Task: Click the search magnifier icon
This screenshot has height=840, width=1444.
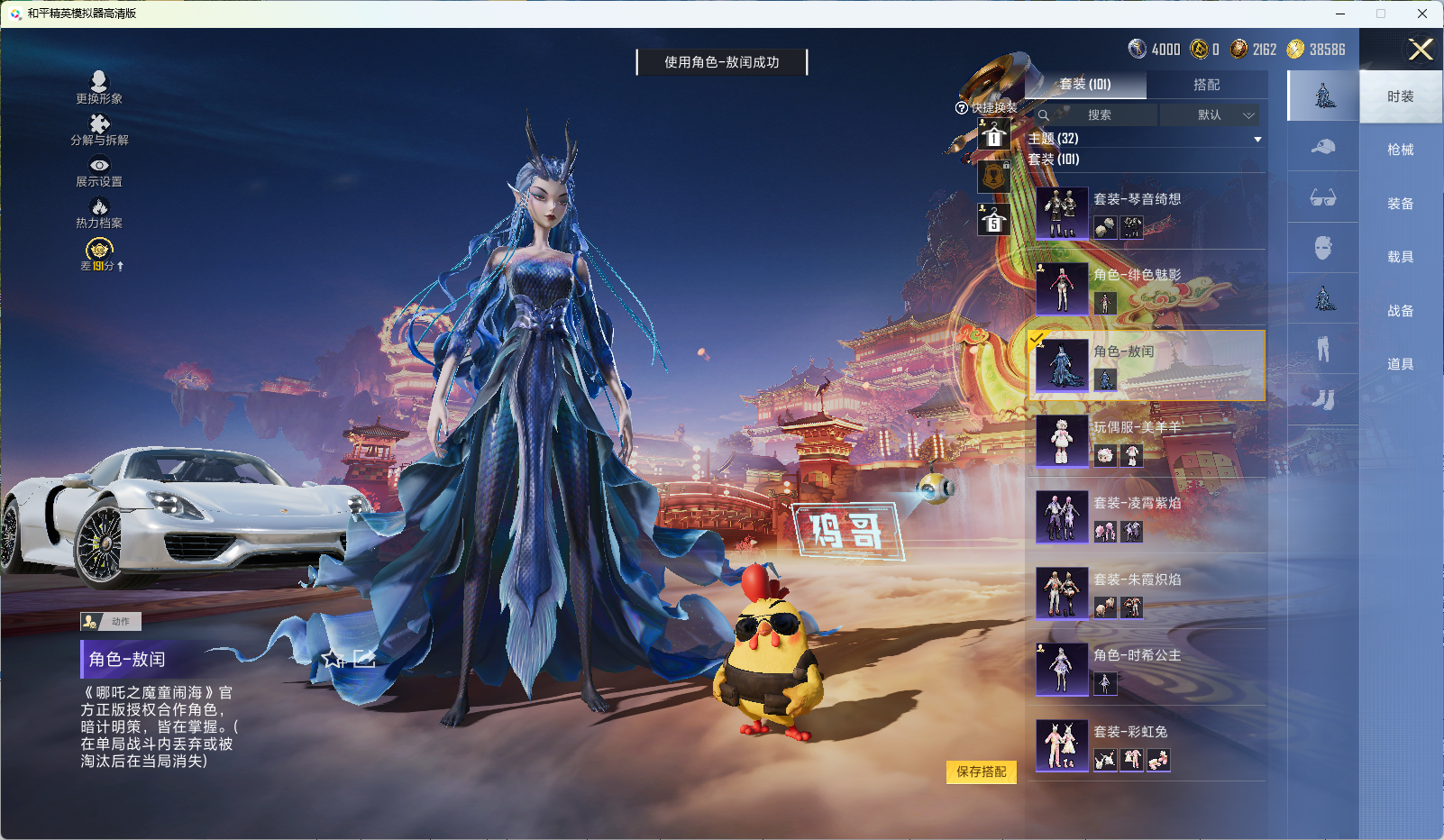Action: point(1045,115)
